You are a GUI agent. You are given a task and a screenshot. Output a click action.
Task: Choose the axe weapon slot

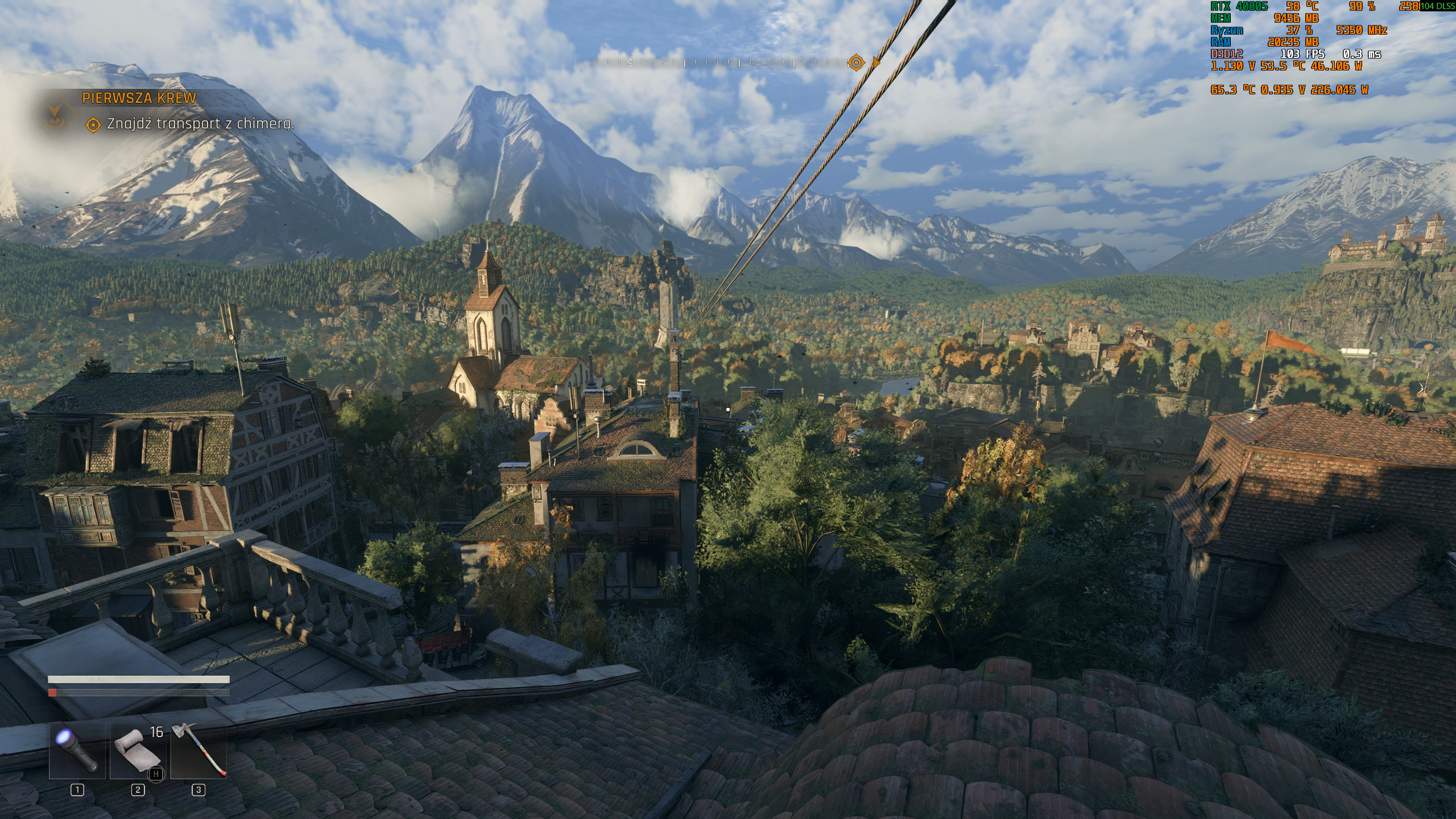tap(198, 750)
